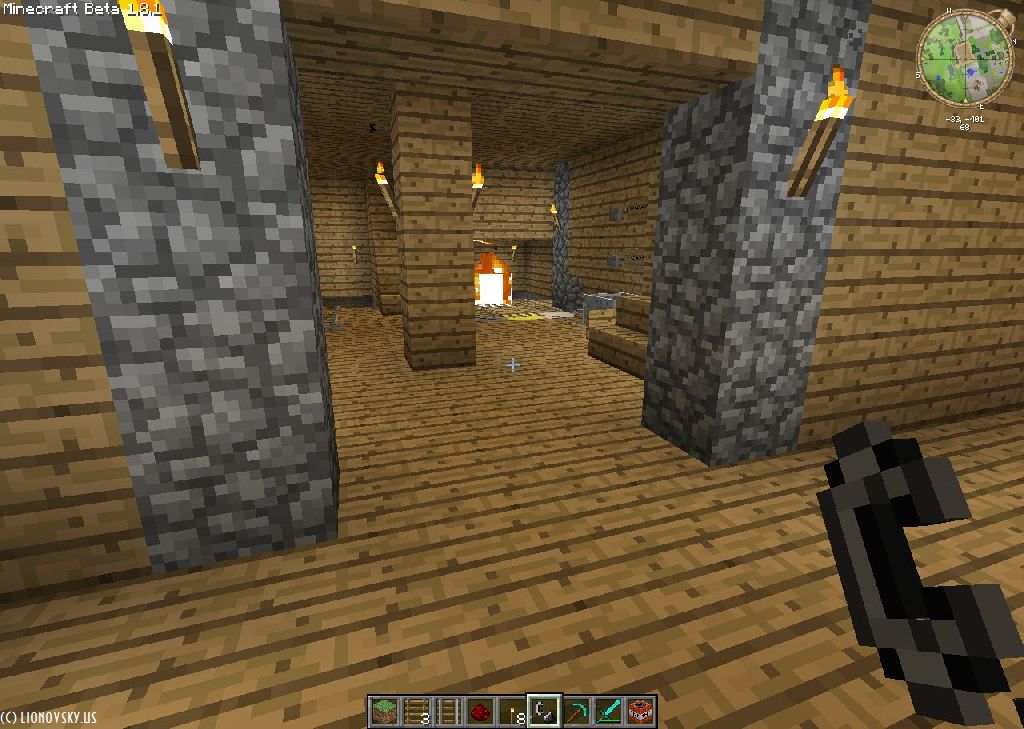Select the ladder stack of three

coord(415,711)
